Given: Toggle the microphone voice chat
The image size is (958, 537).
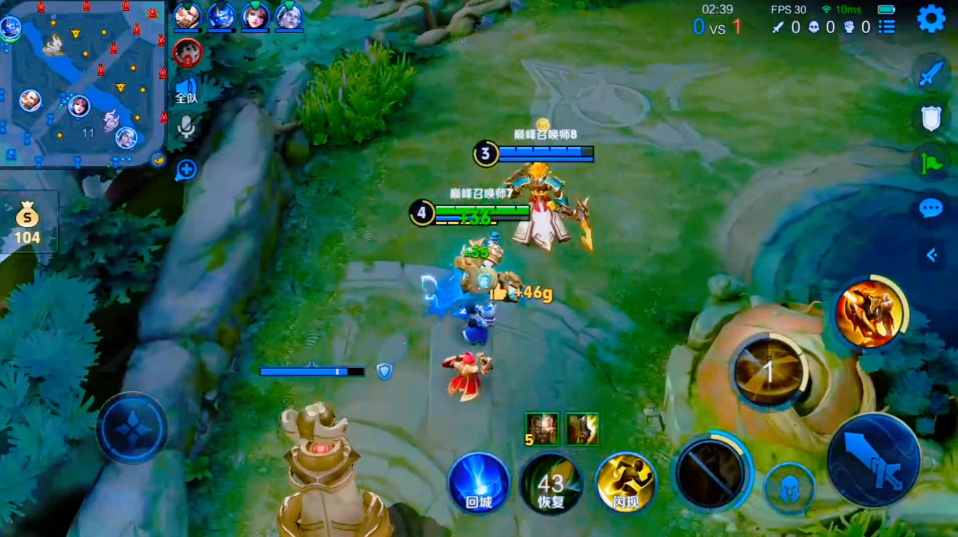Looking at the screenshot, I should (186, 127).
